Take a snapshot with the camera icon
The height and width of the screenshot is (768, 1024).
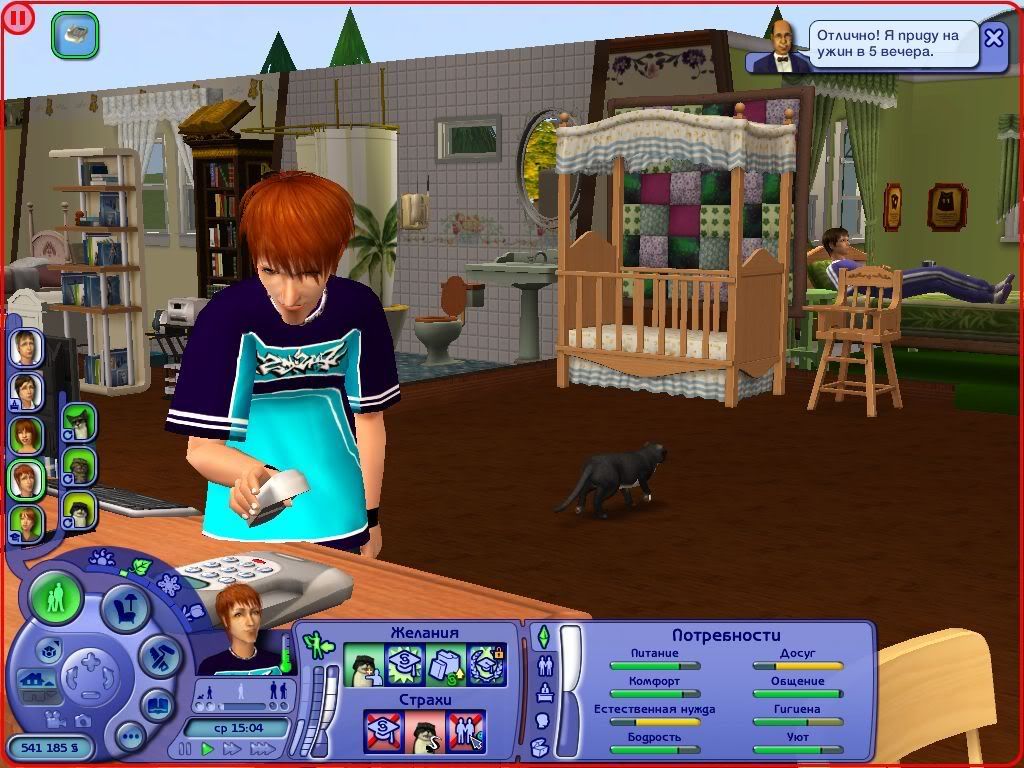[x=81, y=721]
